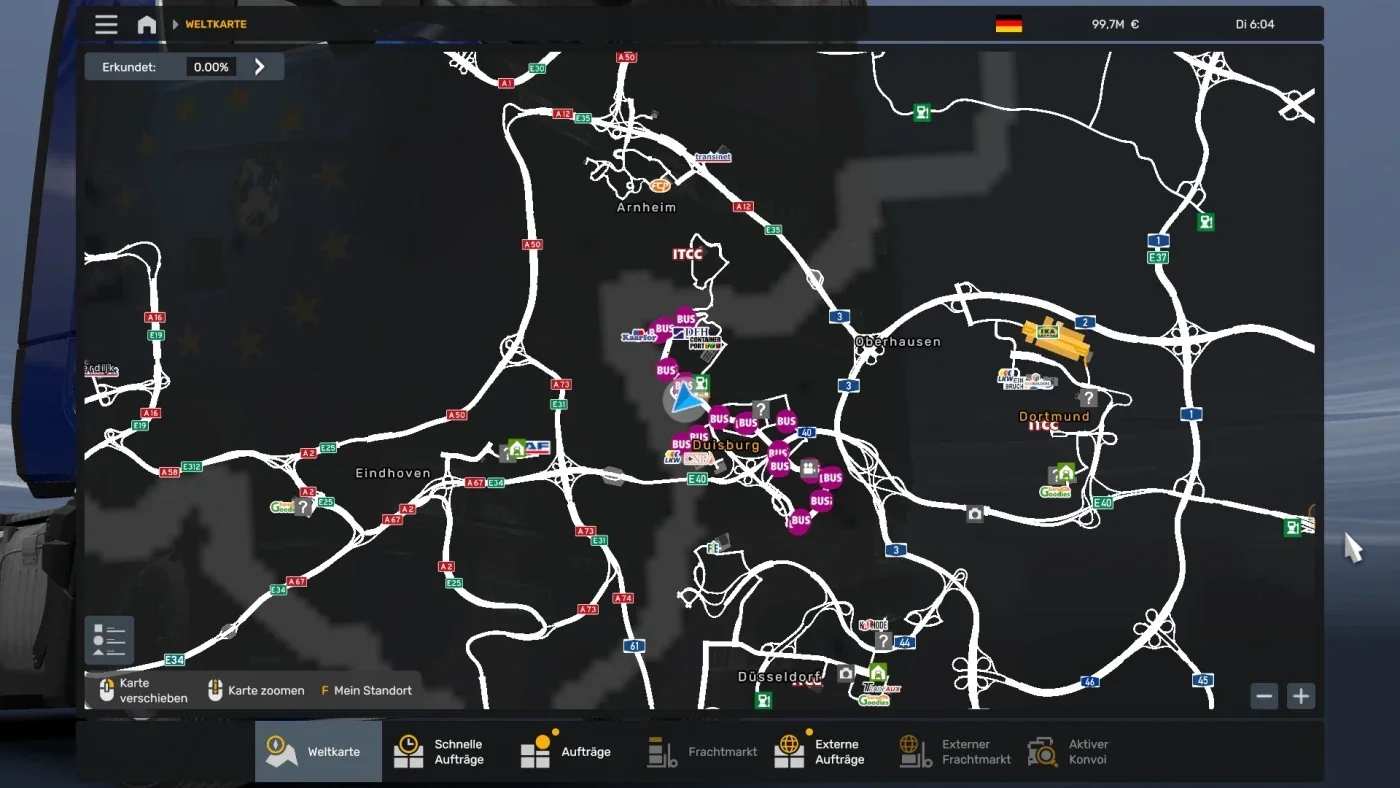The height and width of the screenshot is (788, 1400).
Task: Click the Erkundet percentage field
Action: tap(213, 66)
